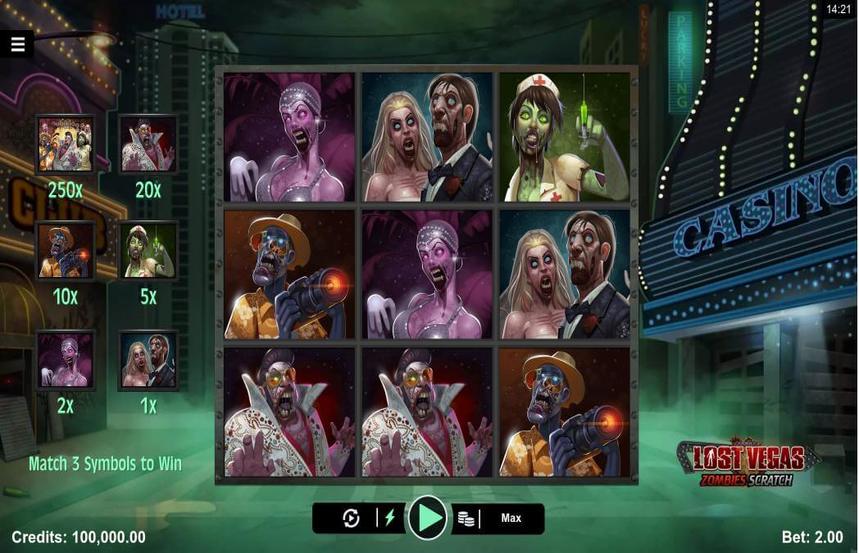Open the hamburger menu
The width and height of the screenshot is (859, 553).
(x=18, y=43)
